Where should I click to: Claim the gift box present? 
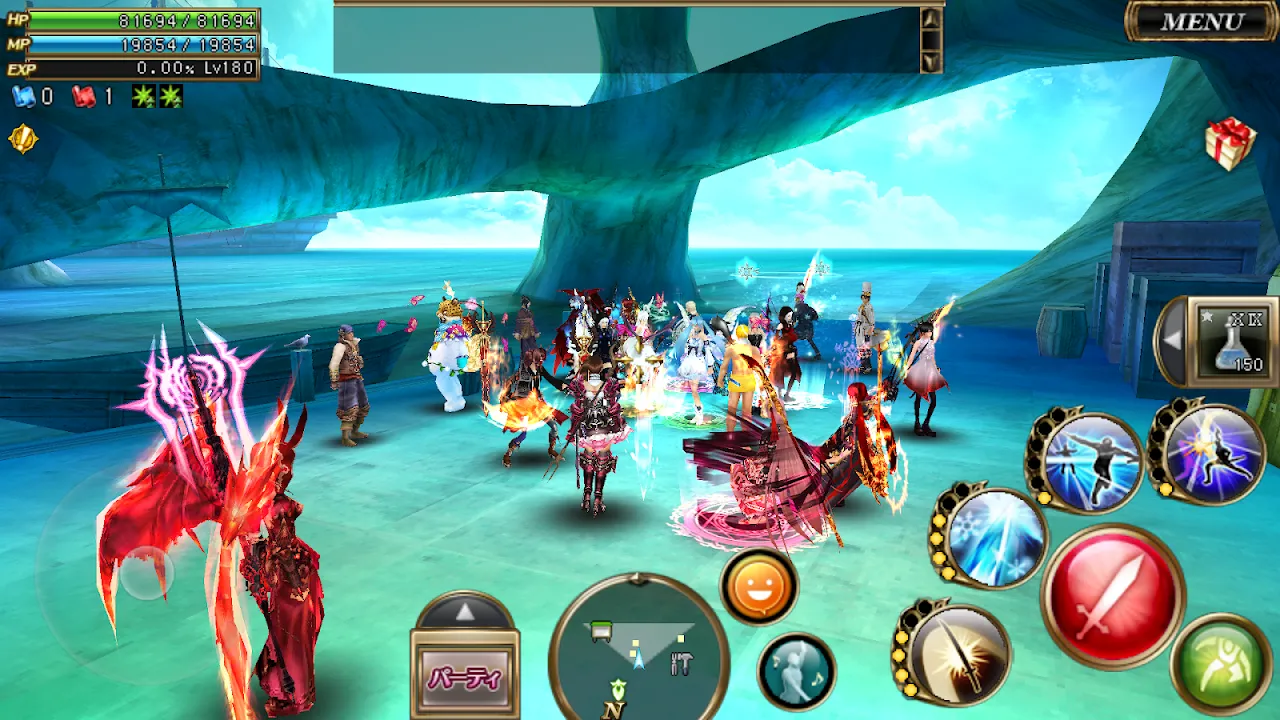point(1229,143)
